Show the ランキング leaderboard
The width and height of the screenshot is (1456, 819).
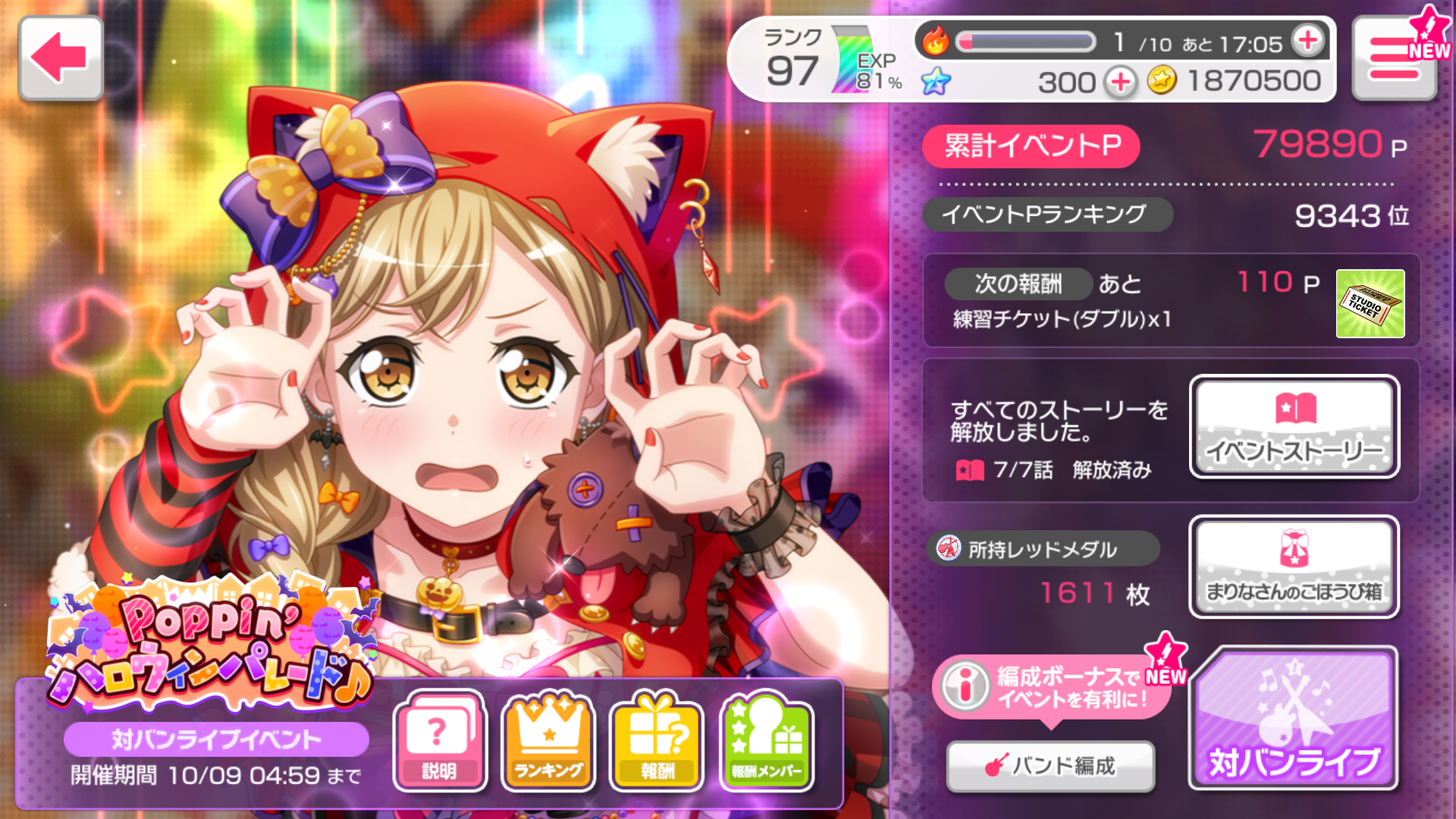click(x=549, y=741)
